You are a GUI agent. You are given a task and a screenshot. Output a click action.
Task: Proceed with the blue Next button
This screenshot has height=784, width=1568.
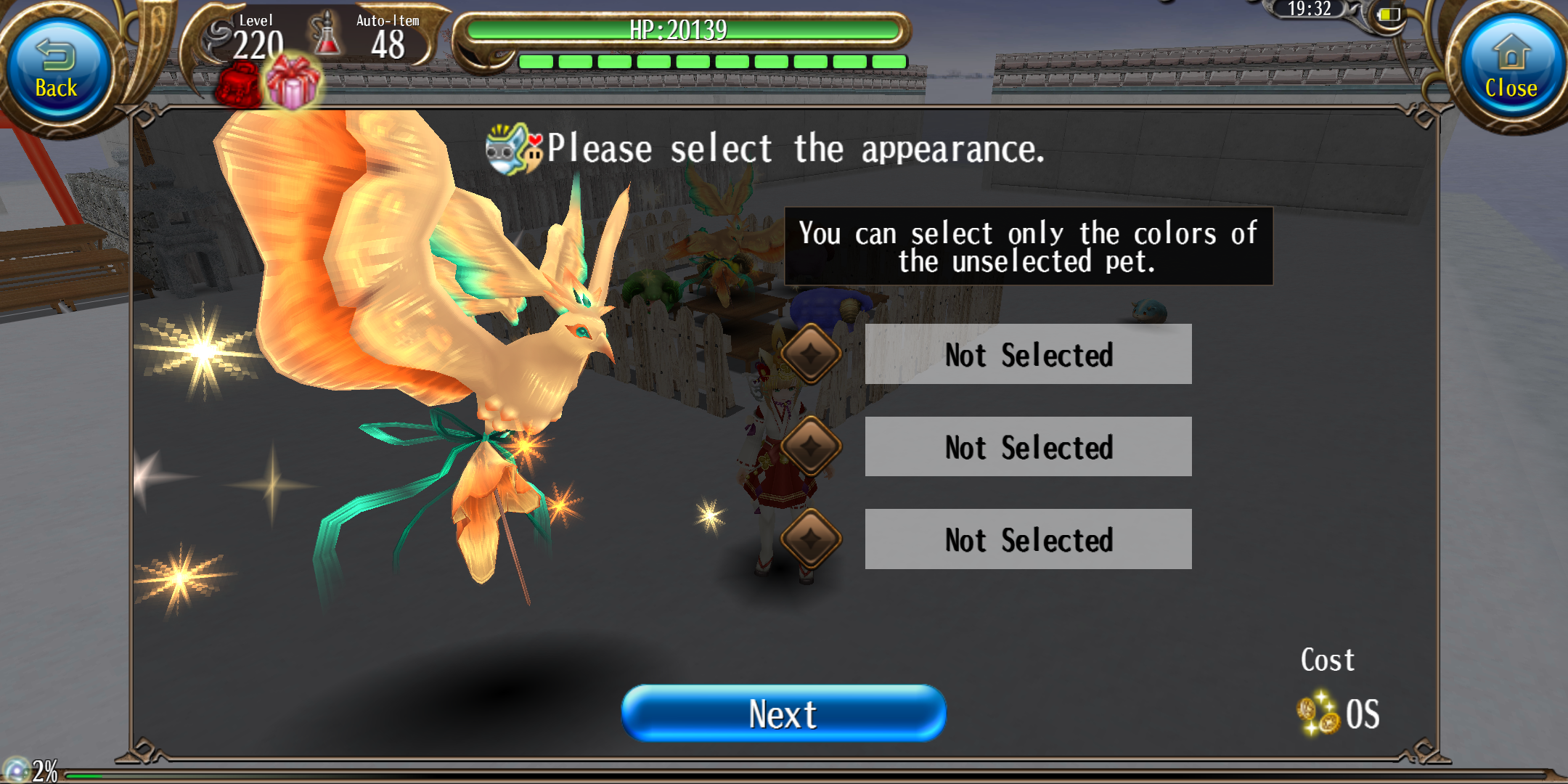coord(783,713)
